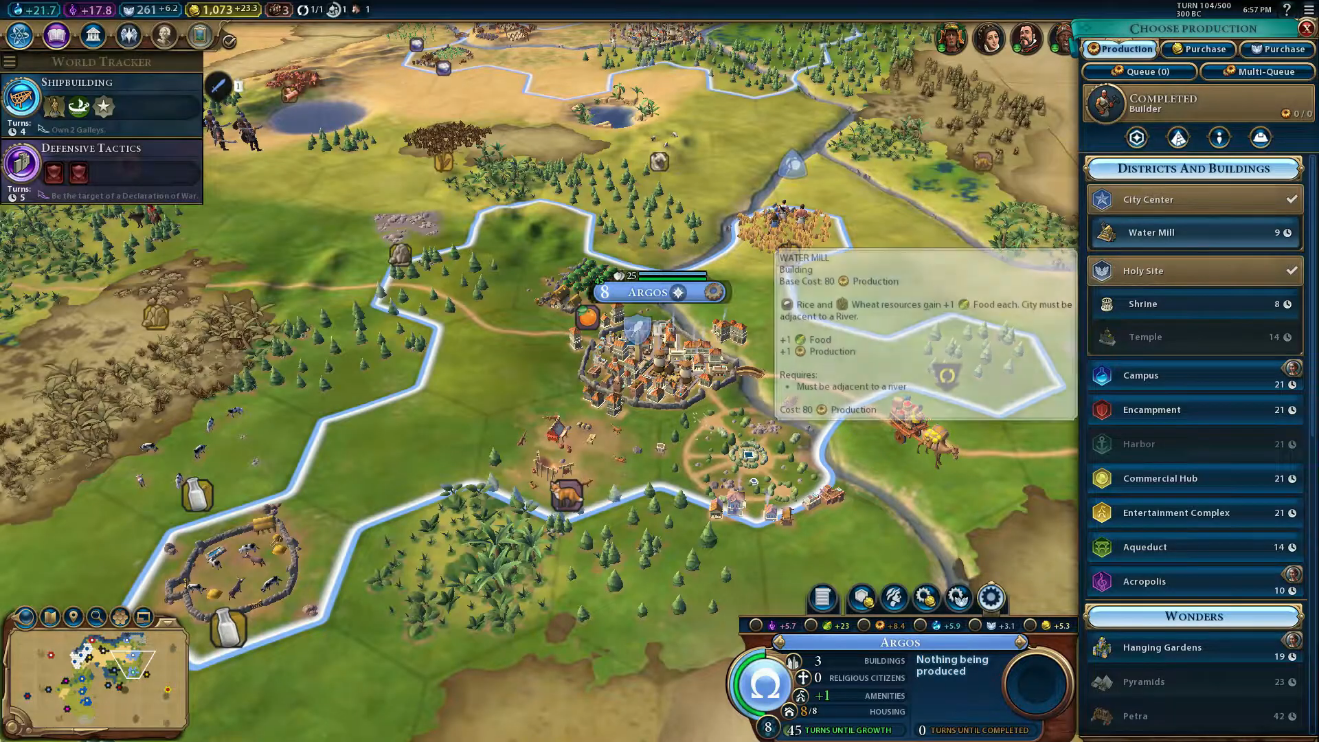Close the Choose Production panel
1319x742 pixels.
coord(1305,28)
